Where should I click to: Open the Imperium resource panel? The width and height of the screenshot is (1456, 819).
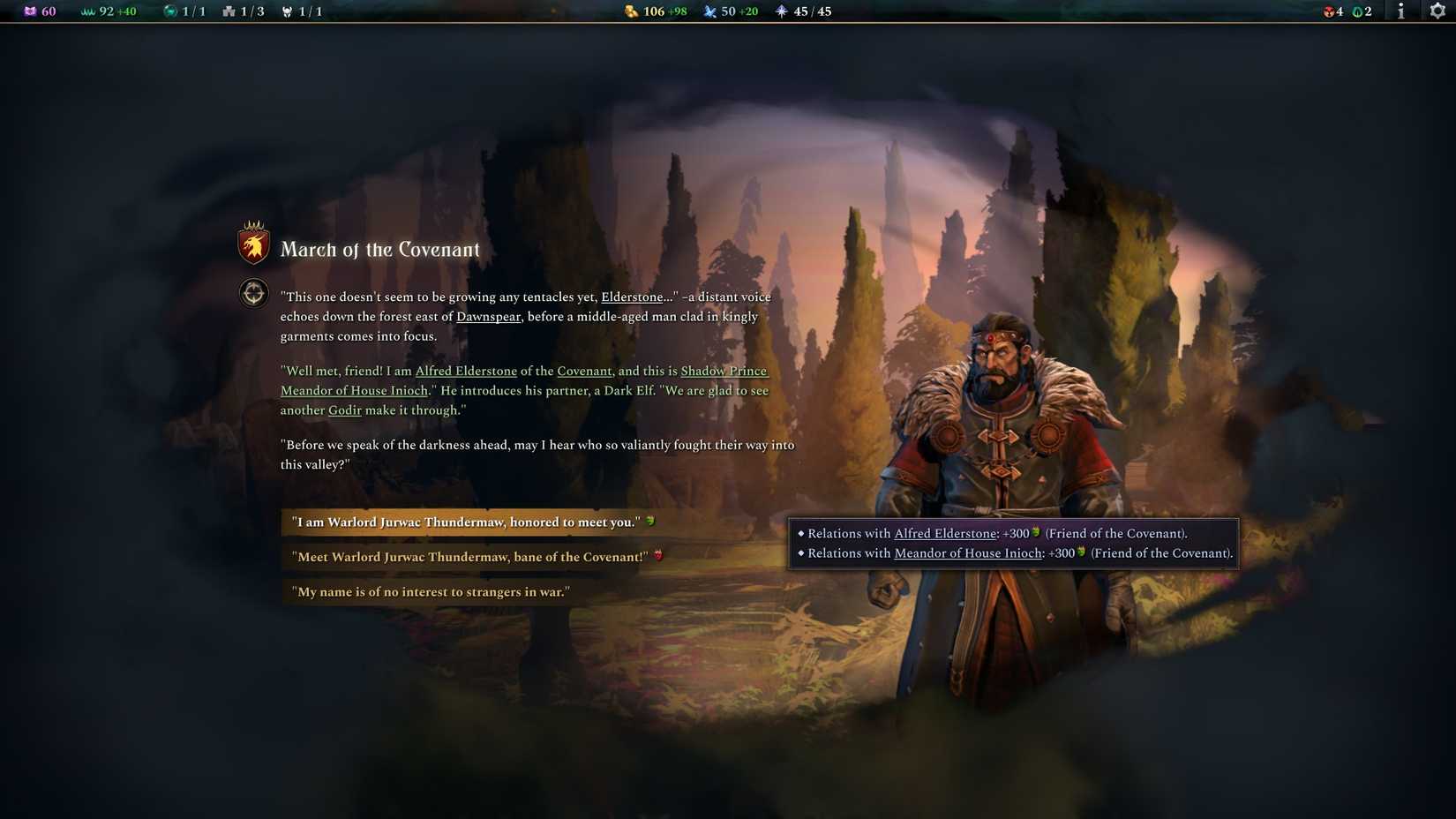click(x=40, y=11)
